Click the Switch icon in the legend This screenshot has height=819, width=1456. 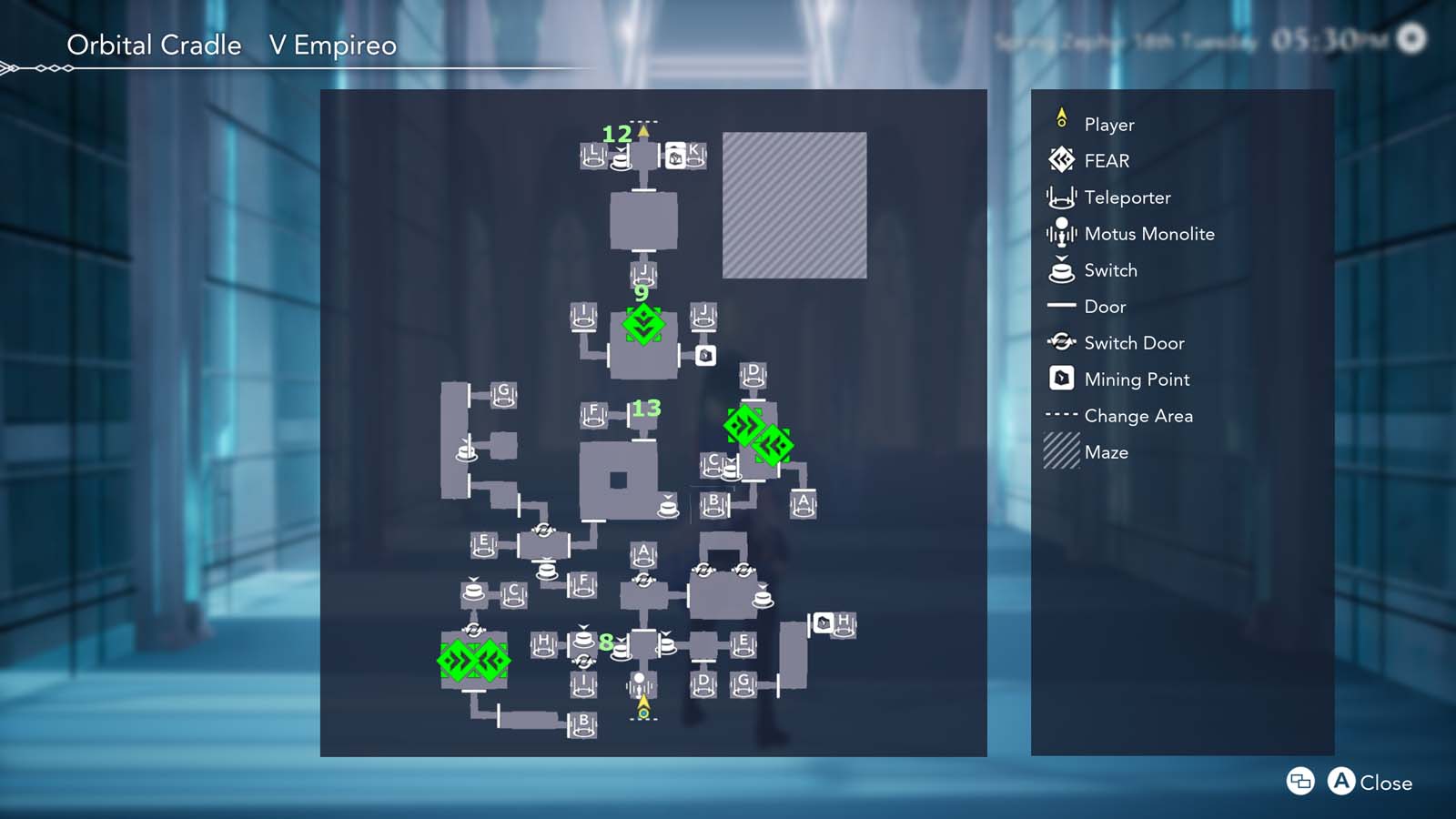point(1061,269)
